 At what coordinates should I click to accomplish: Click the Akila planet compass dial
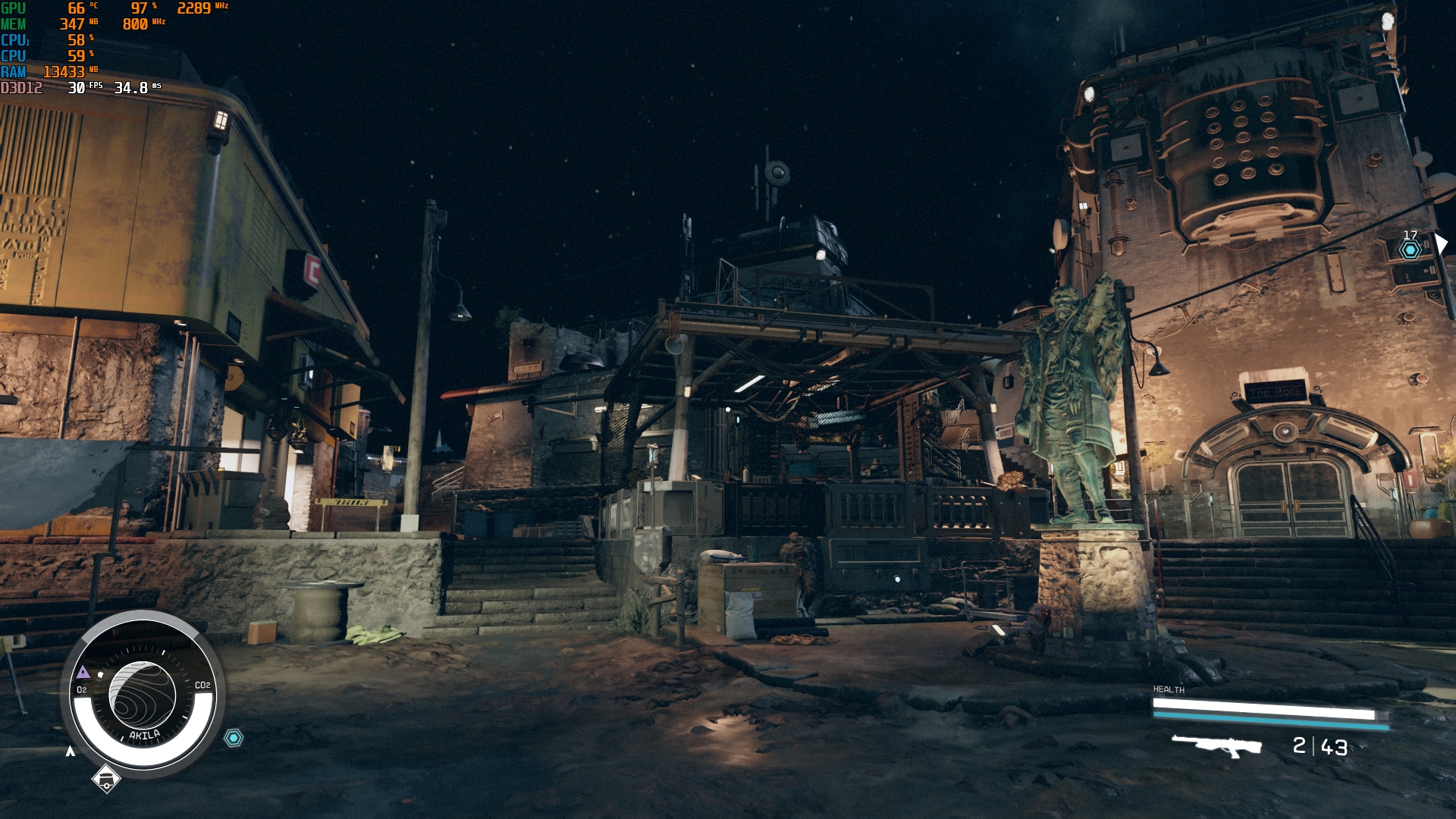tap(143, 695)
